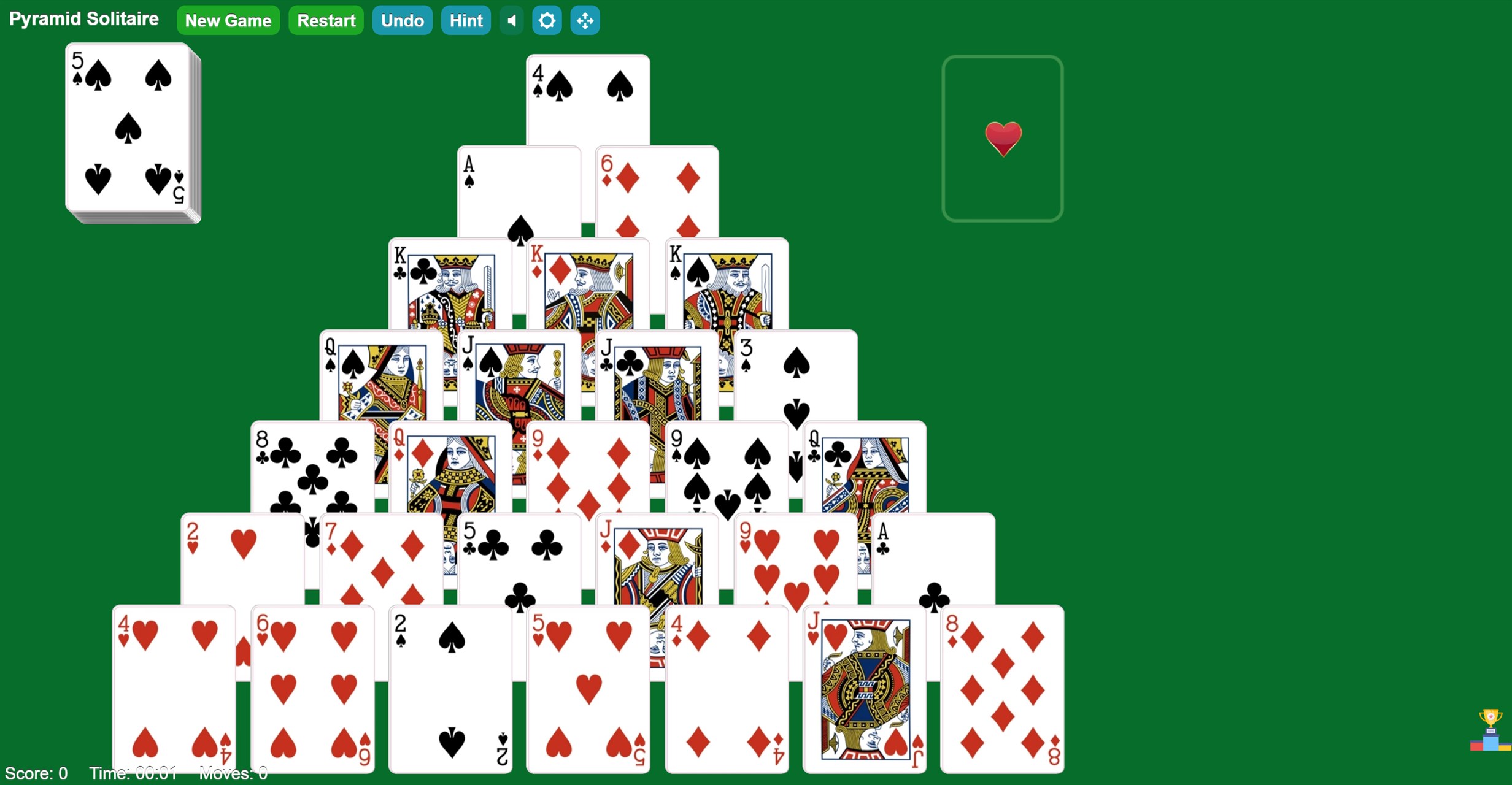The image size is (1512, 785).
Task: Undo the last move
Action: [402, 20]
